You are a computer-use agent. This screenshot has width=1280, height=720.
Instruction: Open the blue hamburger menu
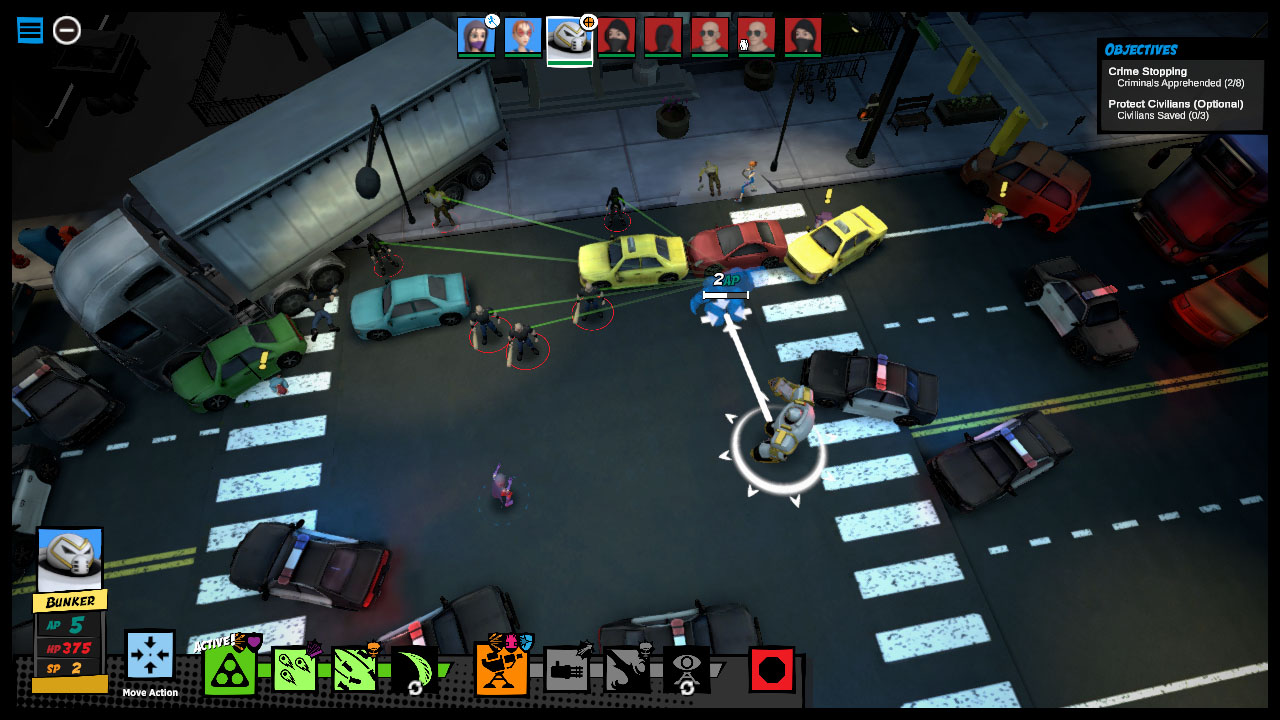pyautogui.click(x=29, y=30)
